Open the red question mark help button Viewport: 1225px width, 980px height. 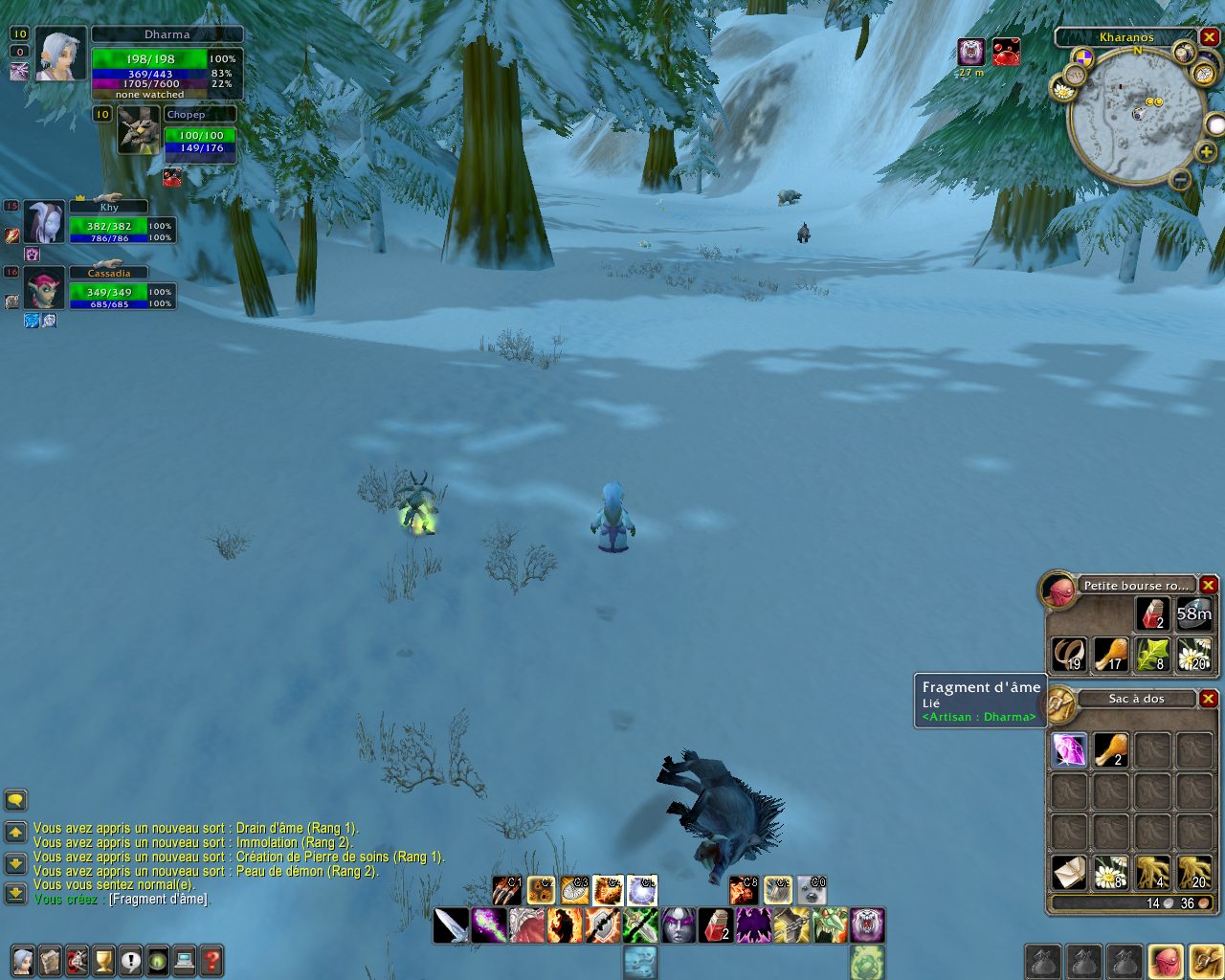coord(212,960)
